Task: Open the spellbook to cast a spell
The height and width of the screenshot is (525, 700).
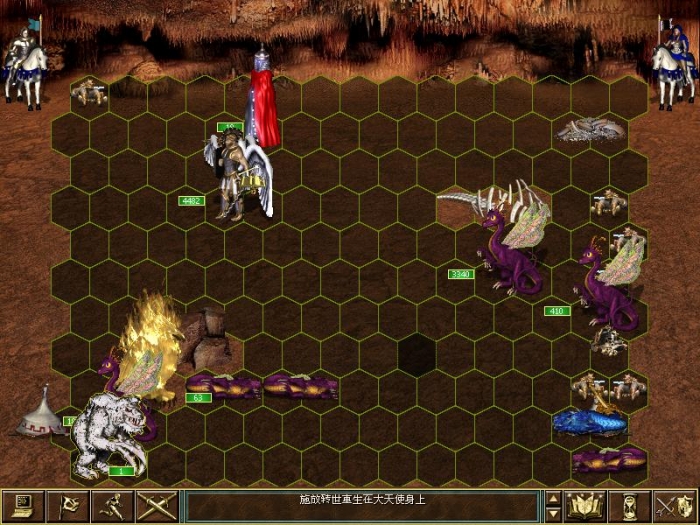Action: click(585, 506)
